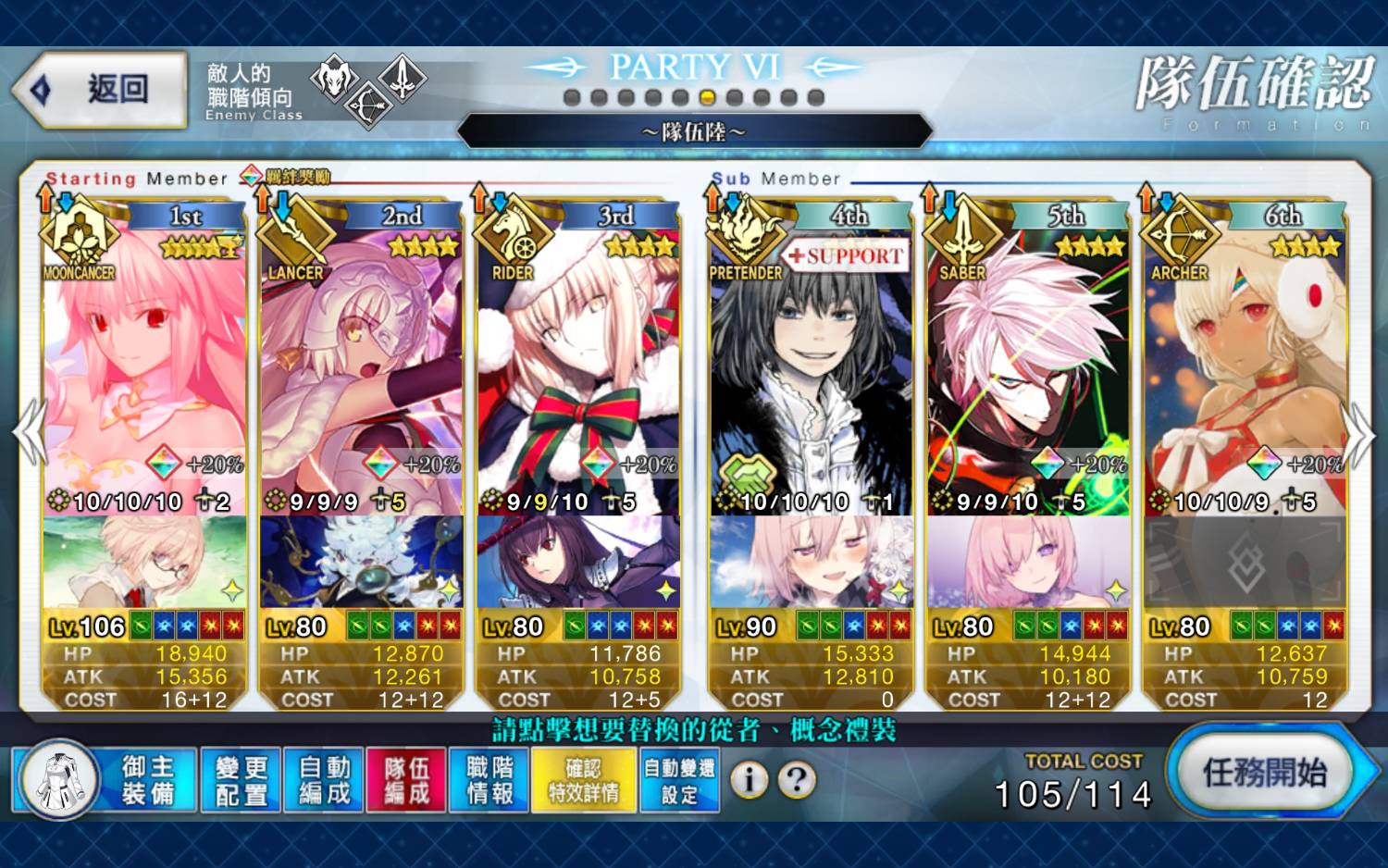Select the Pretender support servant card
The image size is (1388, 868).
tap(810, 370)
